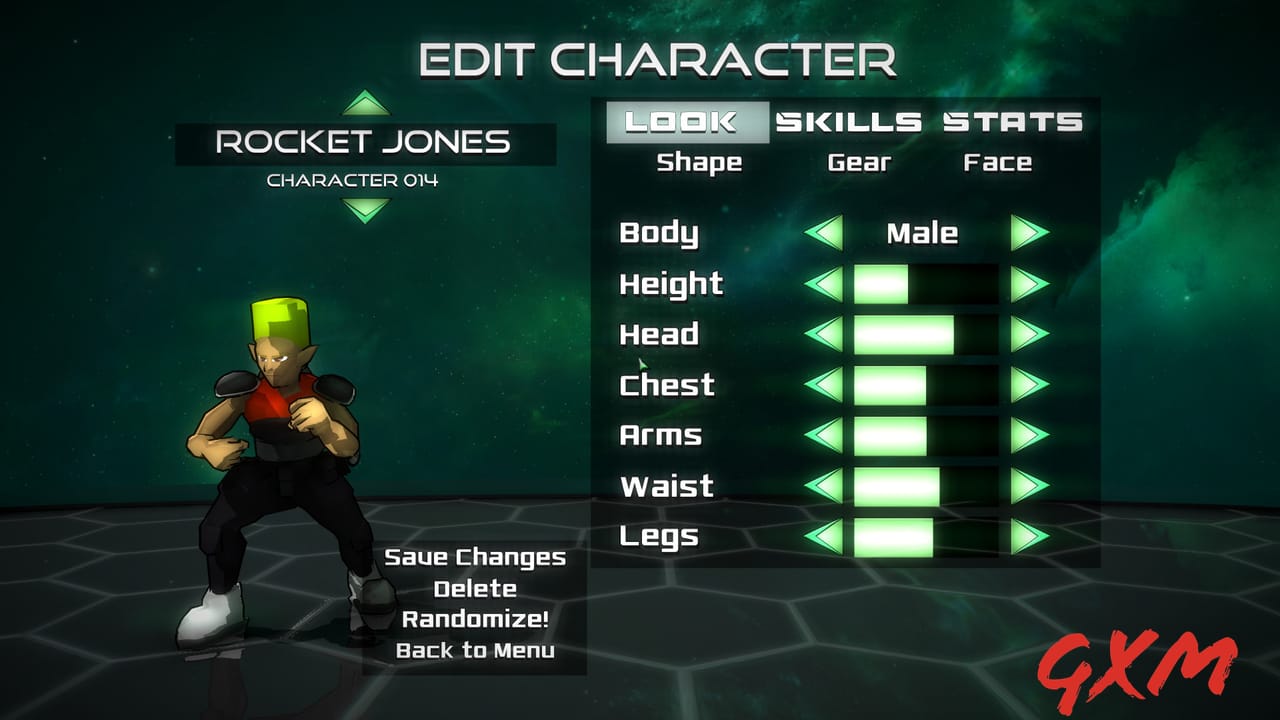Image resolution: width=1280 pixels, height=720 pixels.
Task: Select the Gear category
Action: click(x=857, y=162)
